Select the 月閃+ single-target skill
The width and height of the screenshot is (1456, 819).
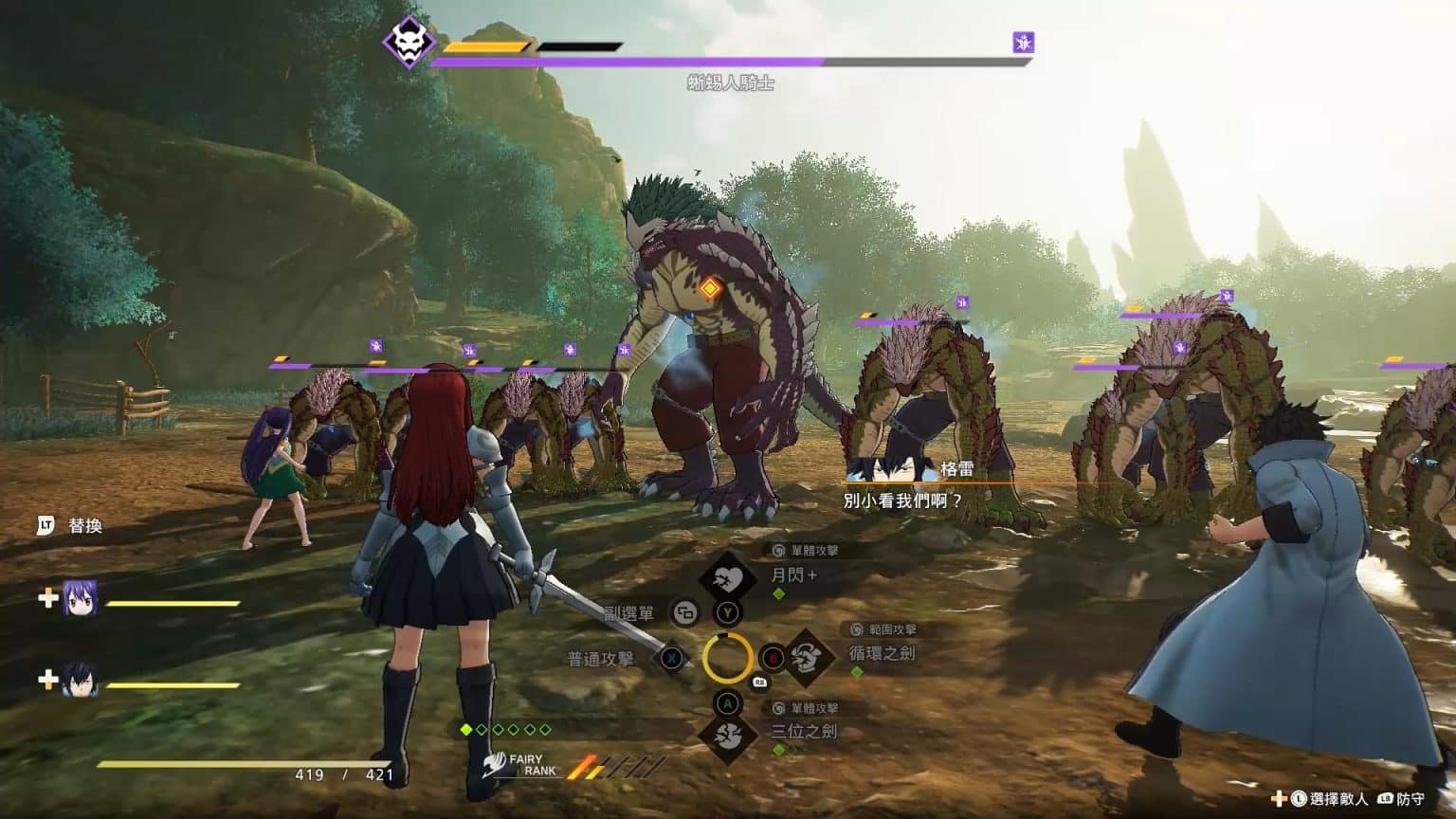tap(727, 578)
